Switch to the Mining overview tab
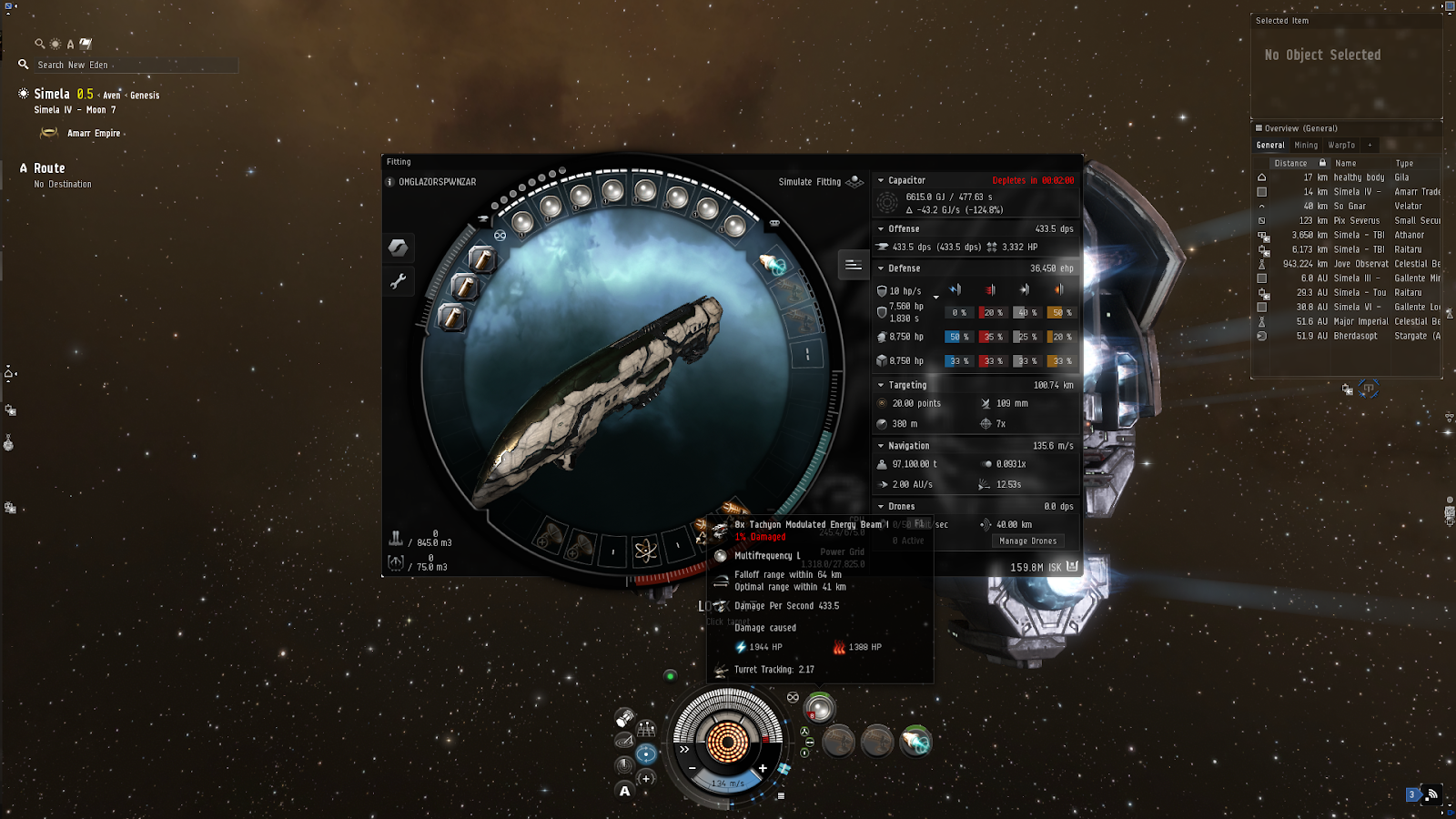1456x819 pixels. tap(1306, 145)
